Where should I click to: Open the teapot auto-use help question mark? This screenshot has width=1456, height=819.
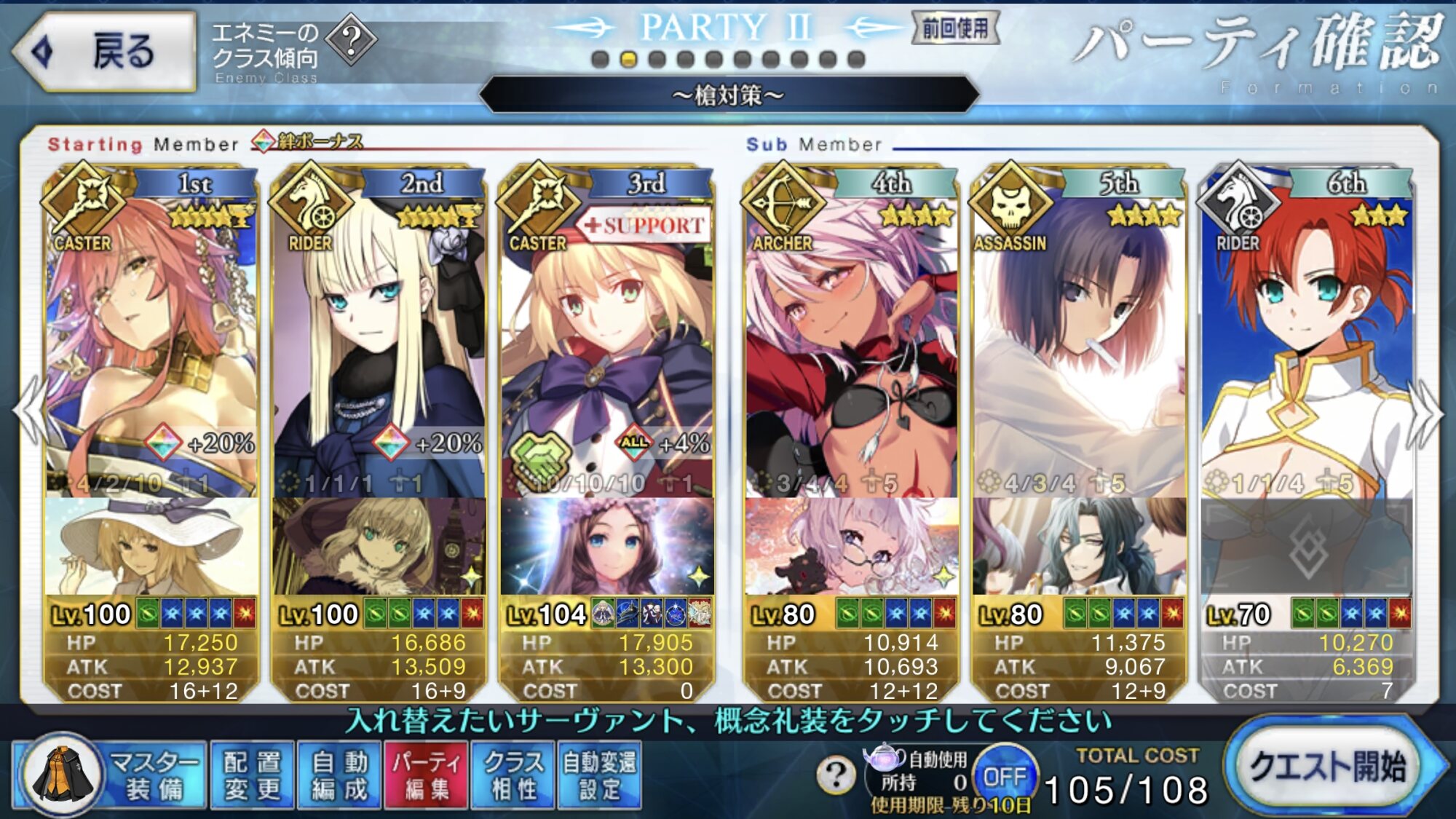click(836, 775)
